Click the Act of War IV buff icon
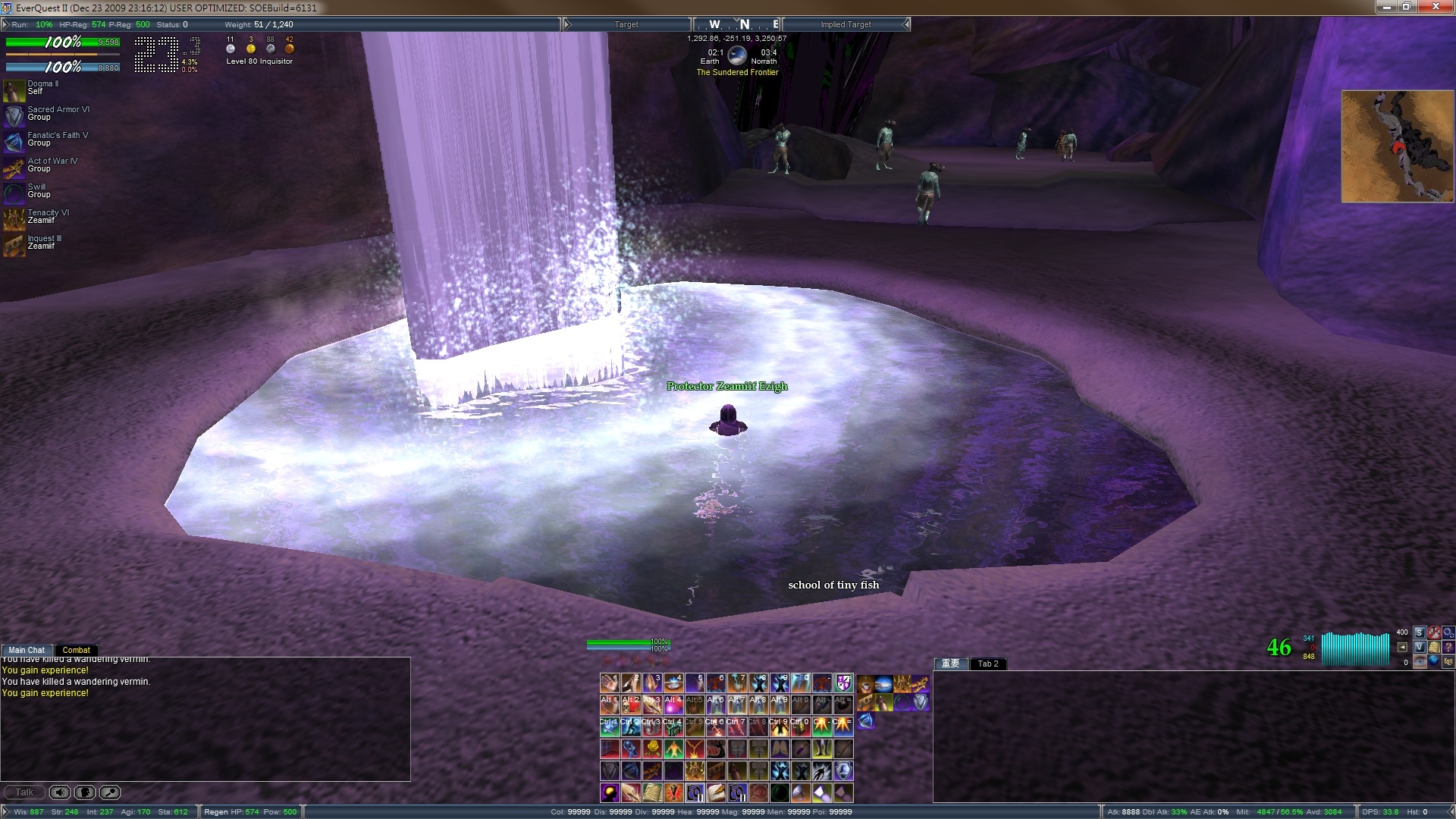 (14, 167)
